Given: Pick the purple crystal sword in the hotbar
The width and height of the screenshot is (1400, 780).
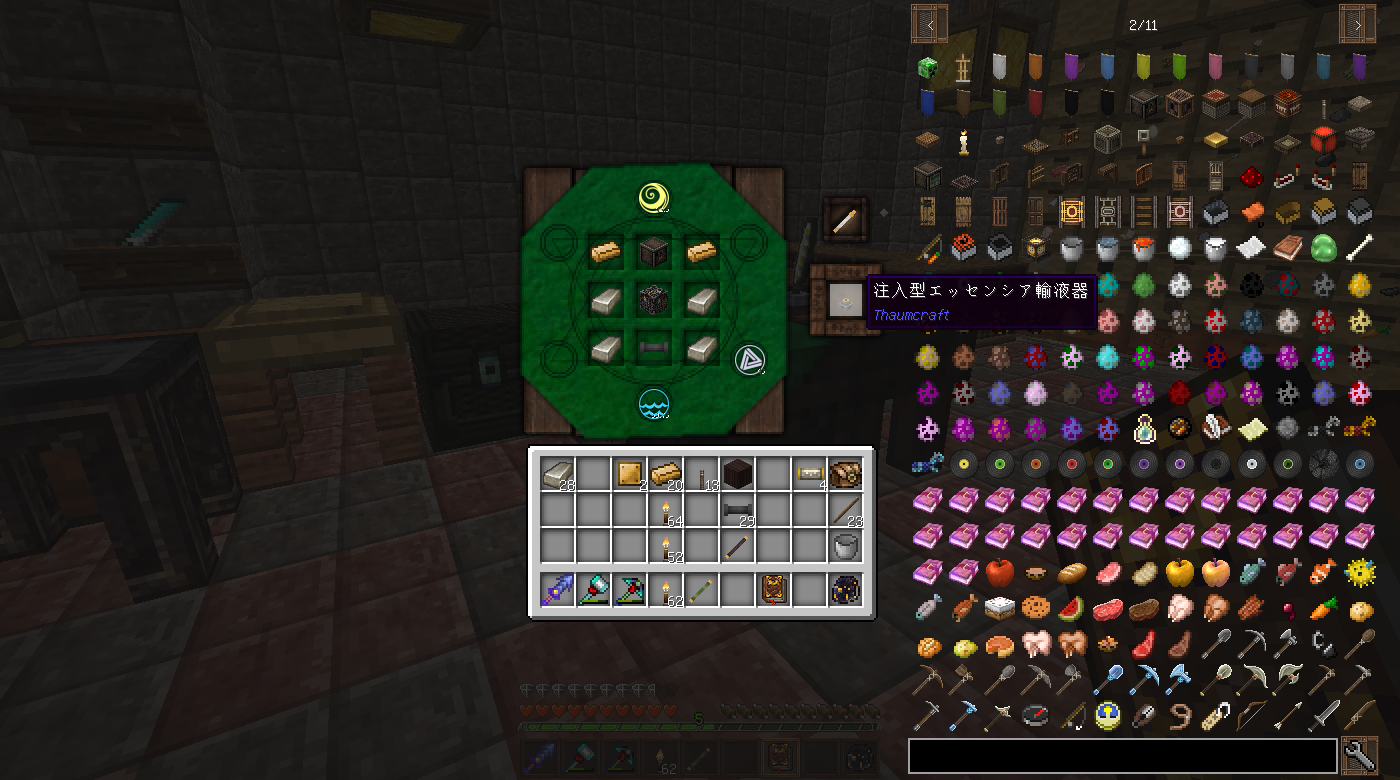Looking at the screenshot, I should click(x=557, y=590).
